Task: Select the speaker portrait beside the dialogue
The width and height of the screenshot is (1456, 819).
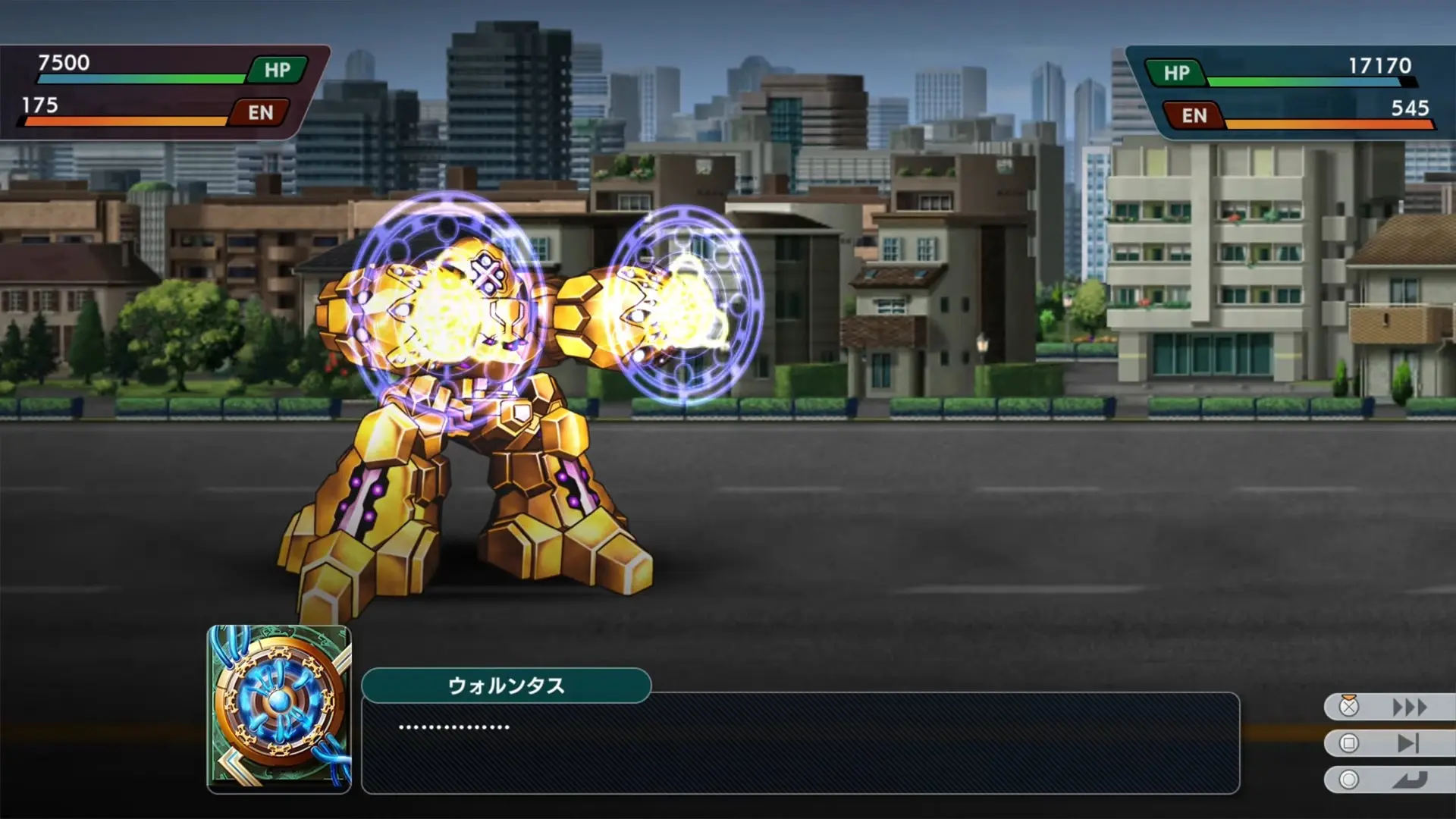Action: [279, 709]
